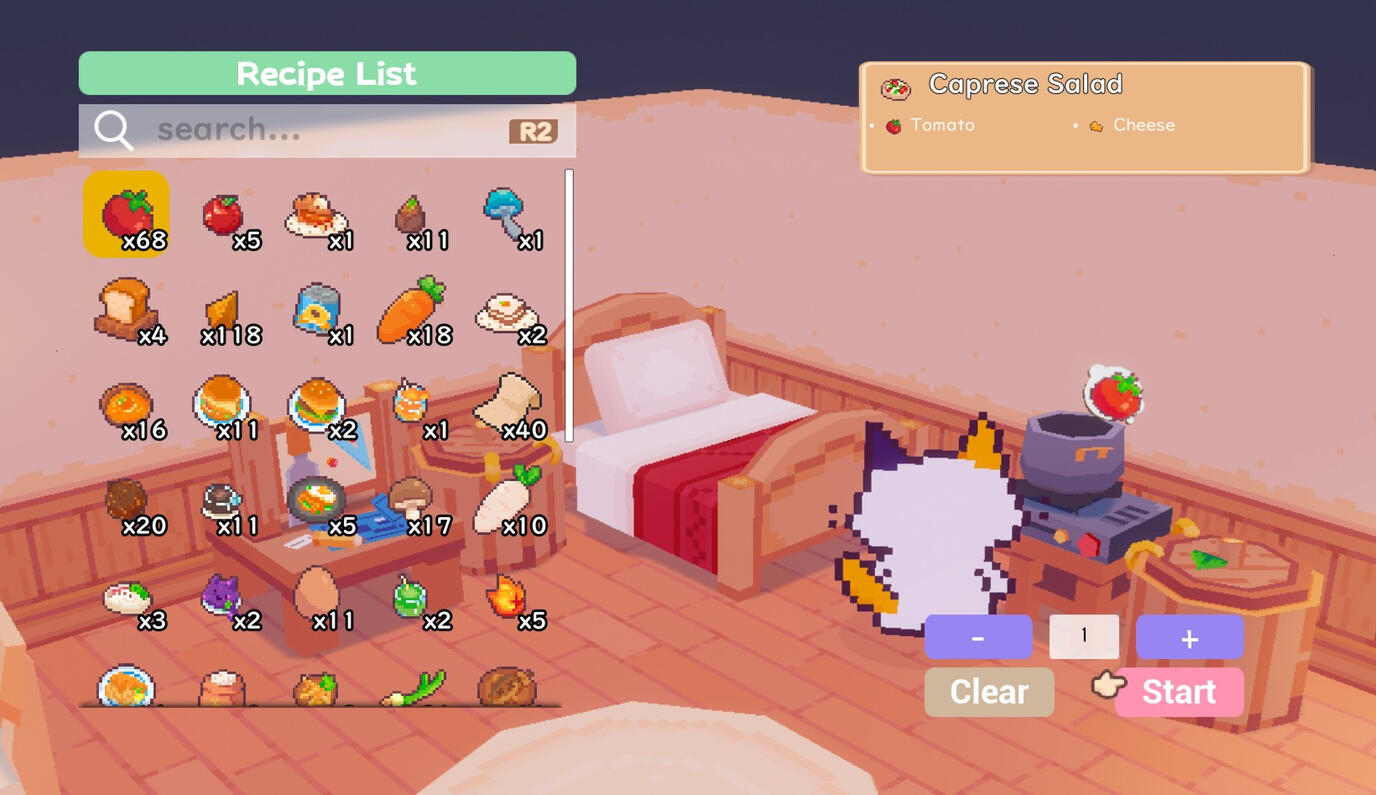Choose the red apple ingredient
The height and width of the screenshot is (795, 1376).
point(224,214)
